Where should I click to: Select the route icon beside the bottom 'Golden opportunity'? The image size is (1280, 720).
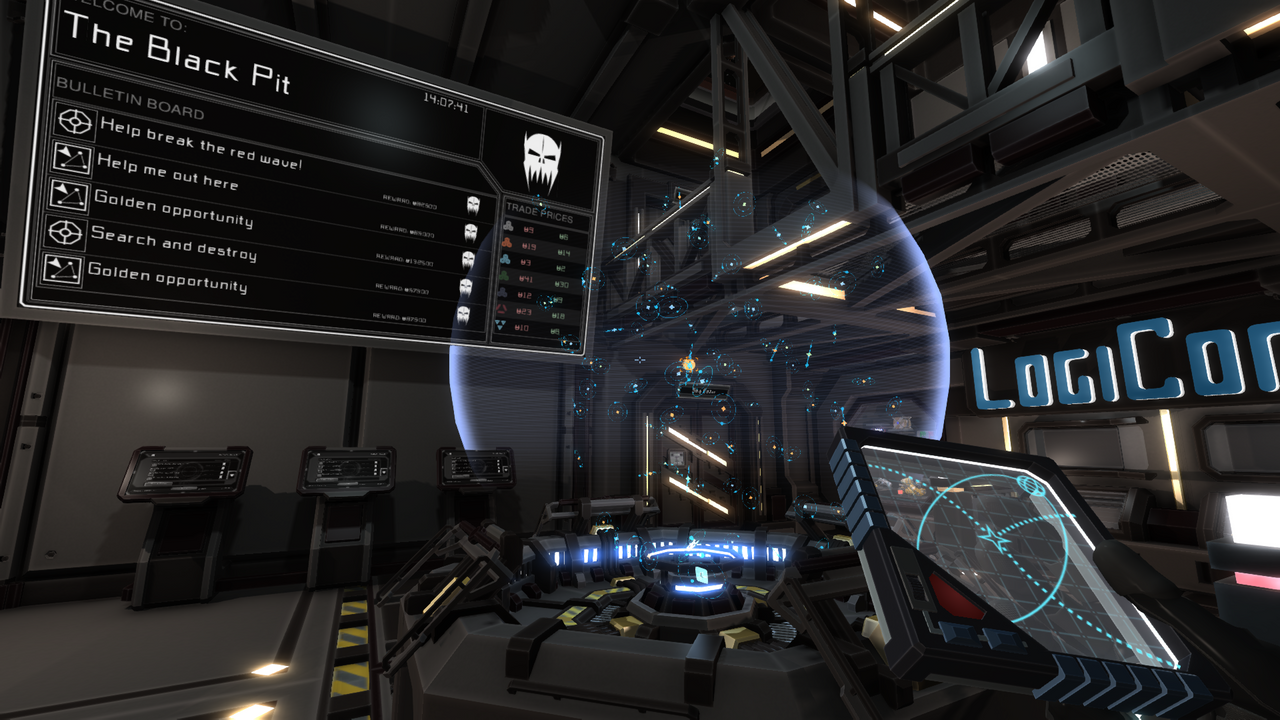pyautogui.click(x=64, y=271)
